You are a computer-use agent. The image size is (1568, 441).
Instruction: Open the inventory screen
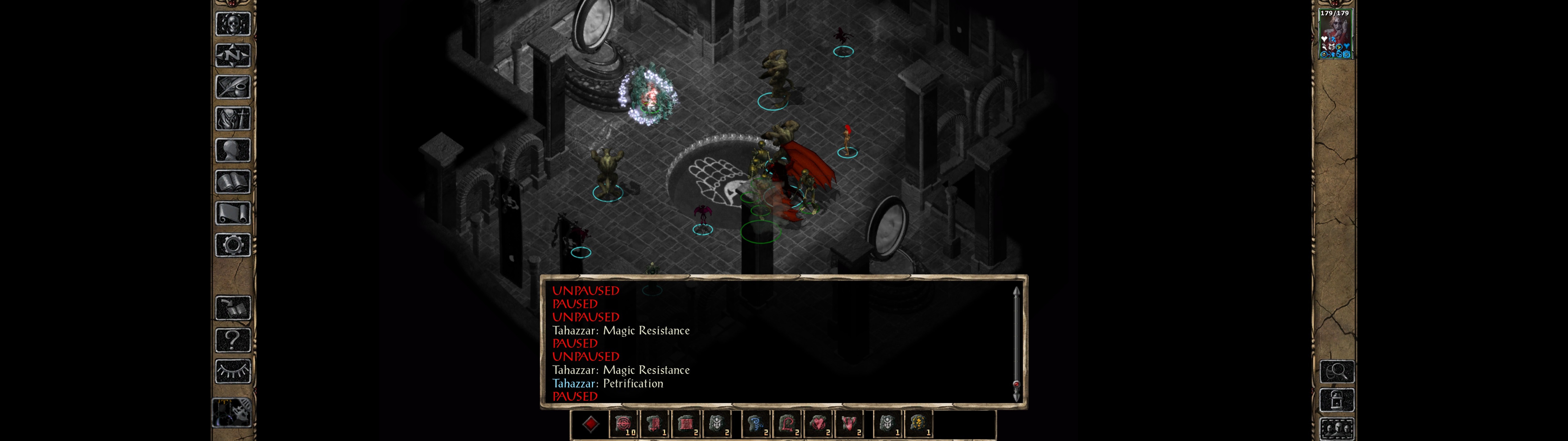(232, 118)
